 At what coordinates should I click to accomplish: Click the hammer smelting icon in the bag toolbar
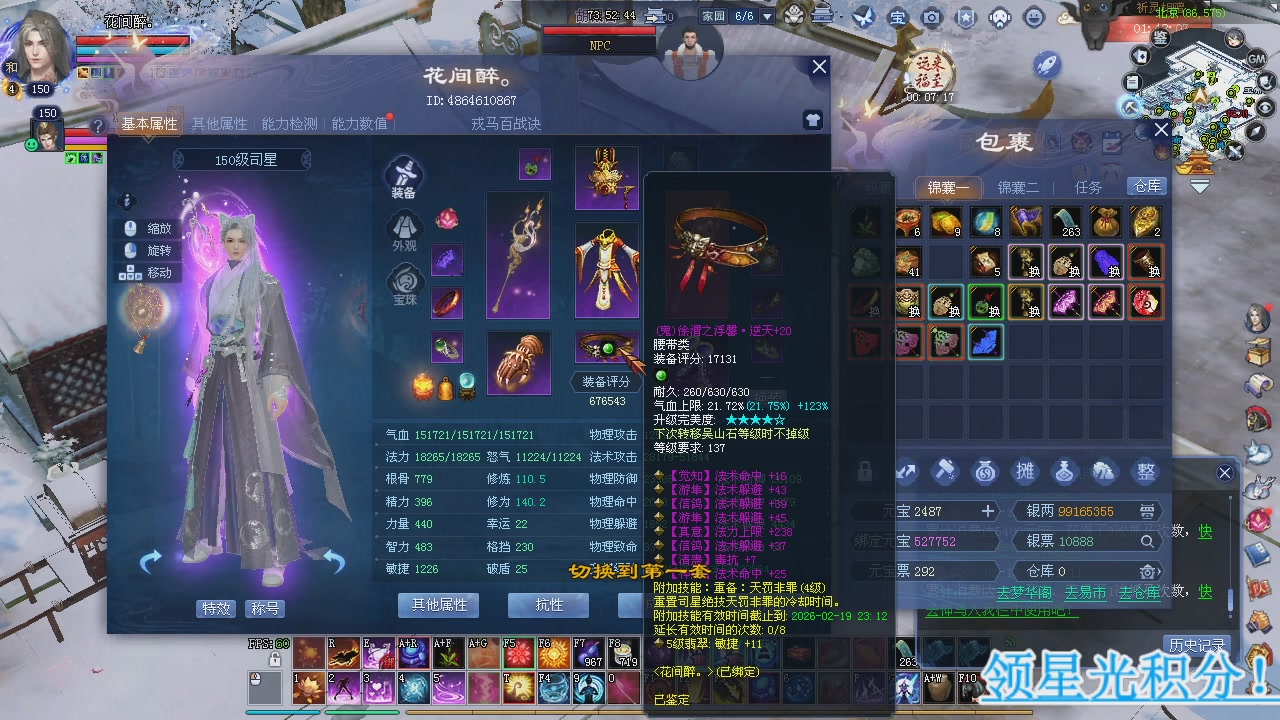945,472
